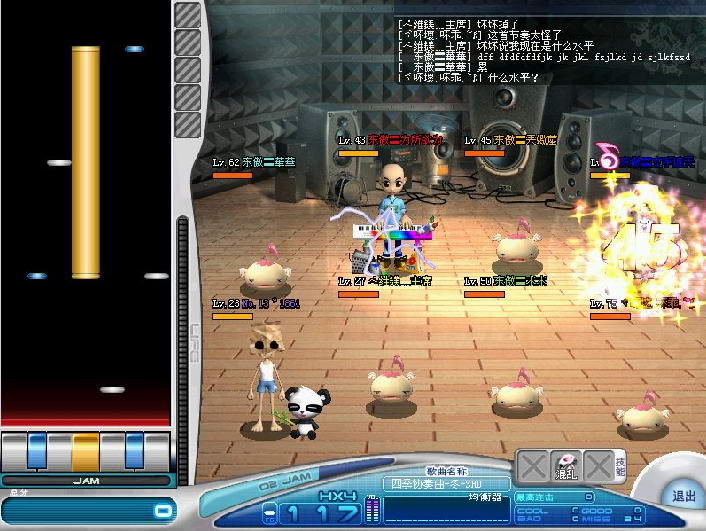Click the gold center key pad
The height and width of the screenshot is (531, 706).
85,451
